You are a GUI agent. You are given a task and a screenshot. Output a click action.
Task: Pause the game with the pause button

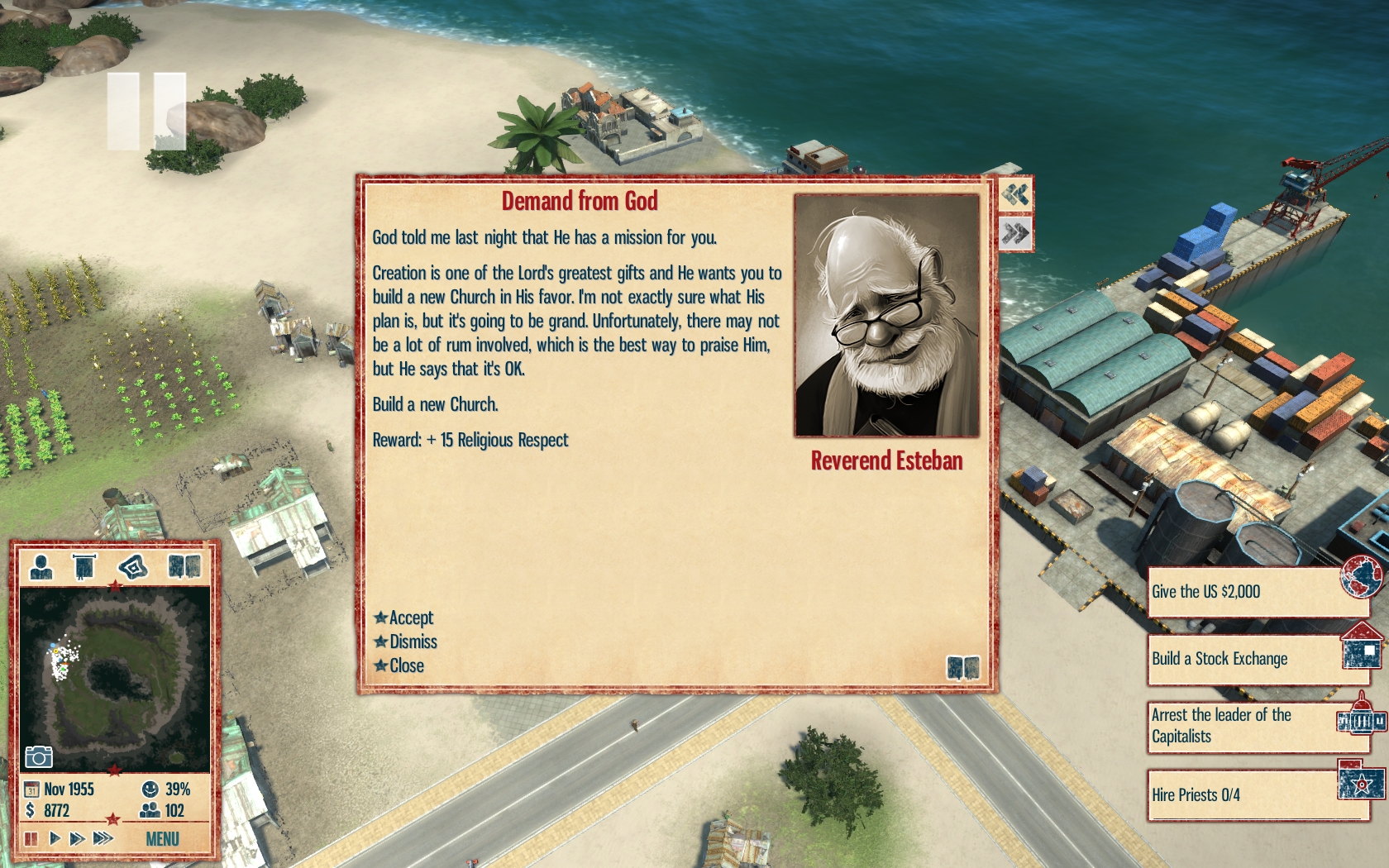pos(31,838)
